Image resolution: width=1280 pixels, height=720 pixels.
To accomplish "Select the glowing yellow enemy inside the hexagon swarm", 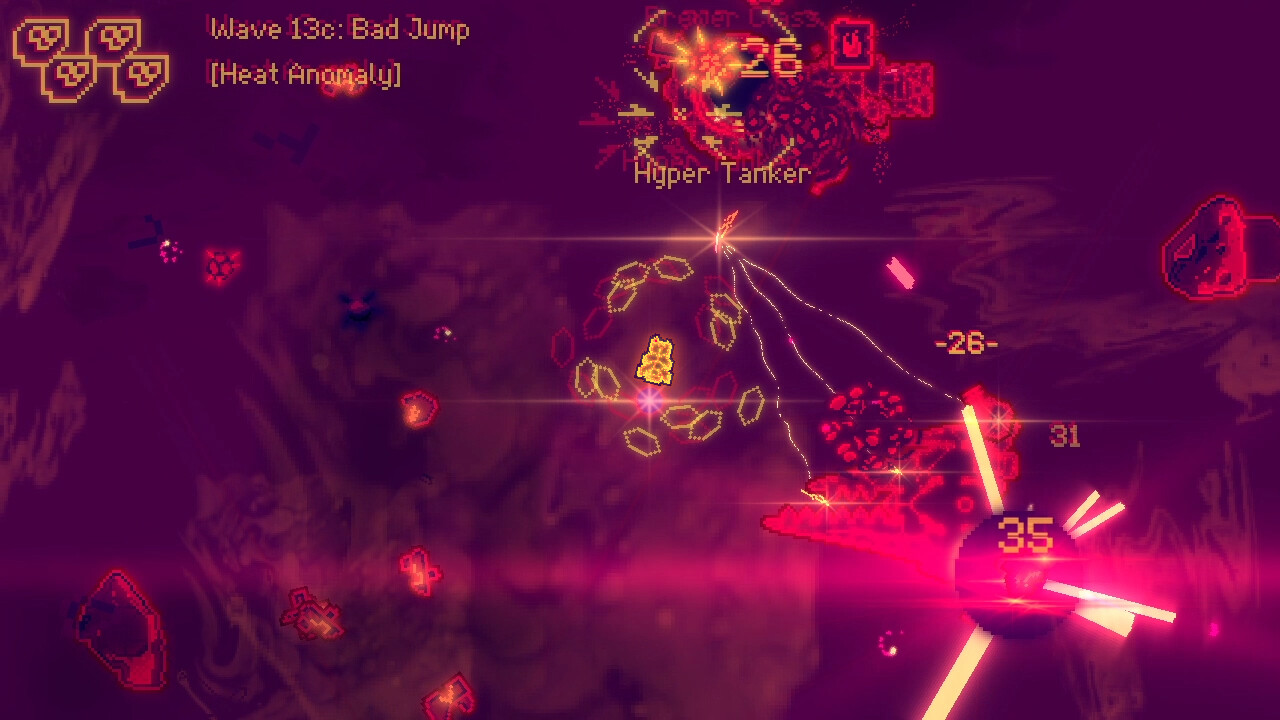I will [x=659, y=362].
